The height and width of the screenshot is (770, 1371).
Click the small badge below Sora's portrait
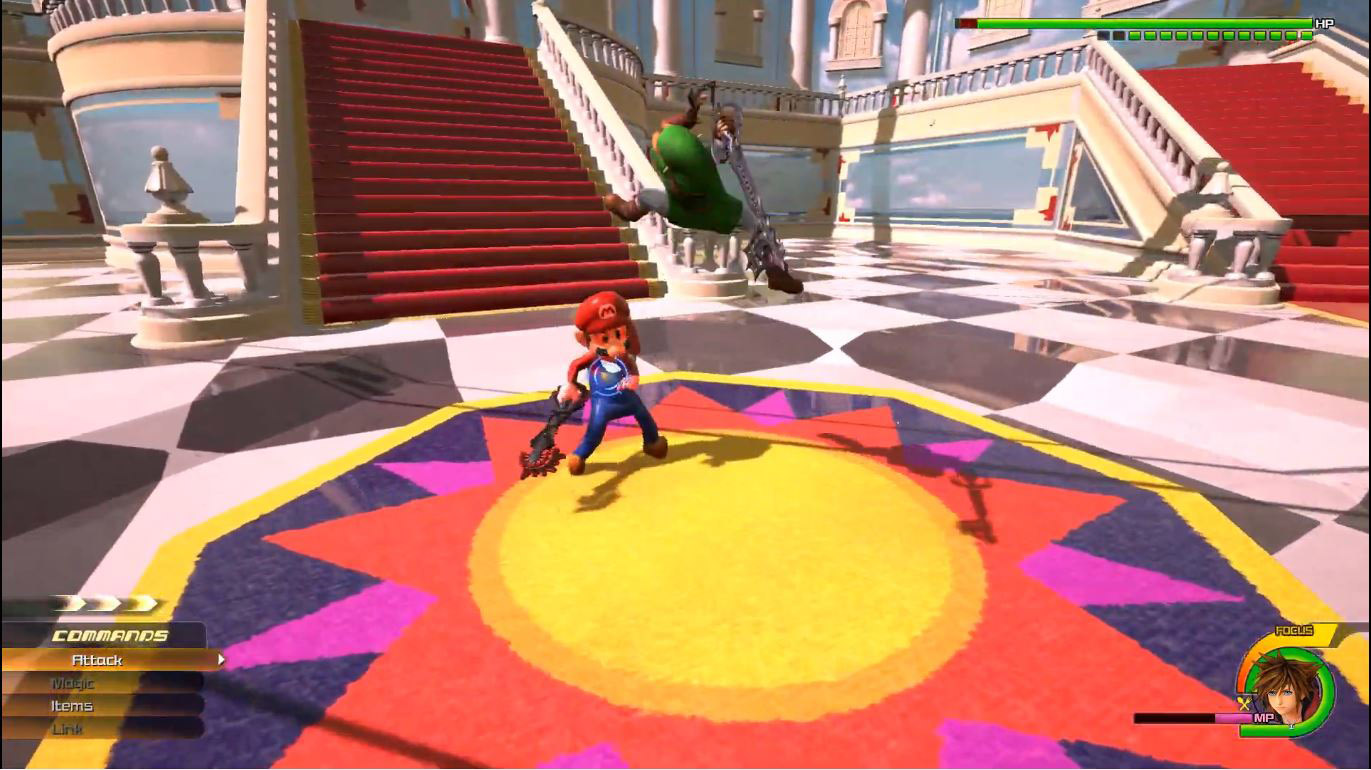[1290, 726]
